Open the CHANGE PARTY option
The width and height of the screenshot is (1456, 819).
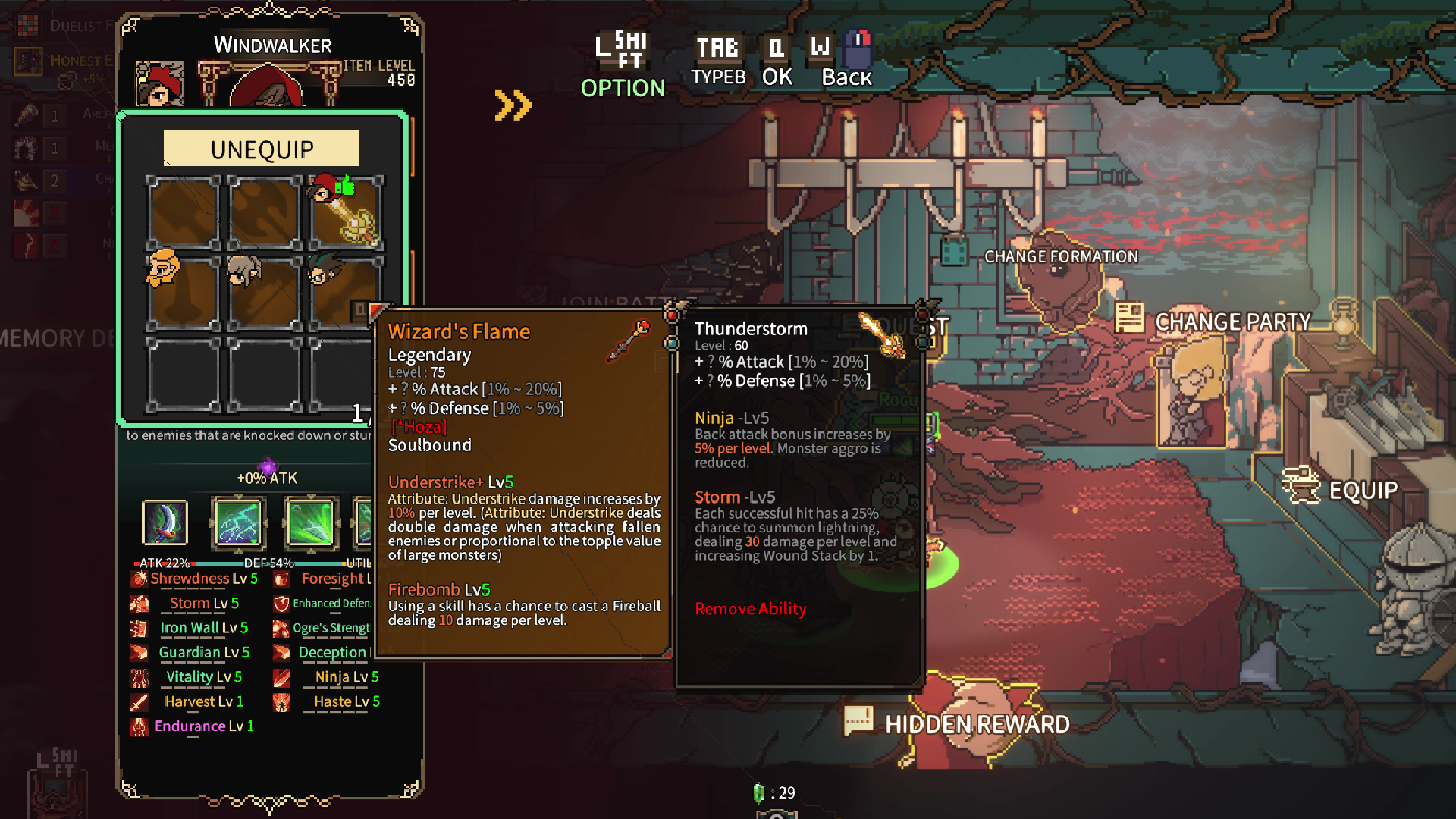point(1232,322)
